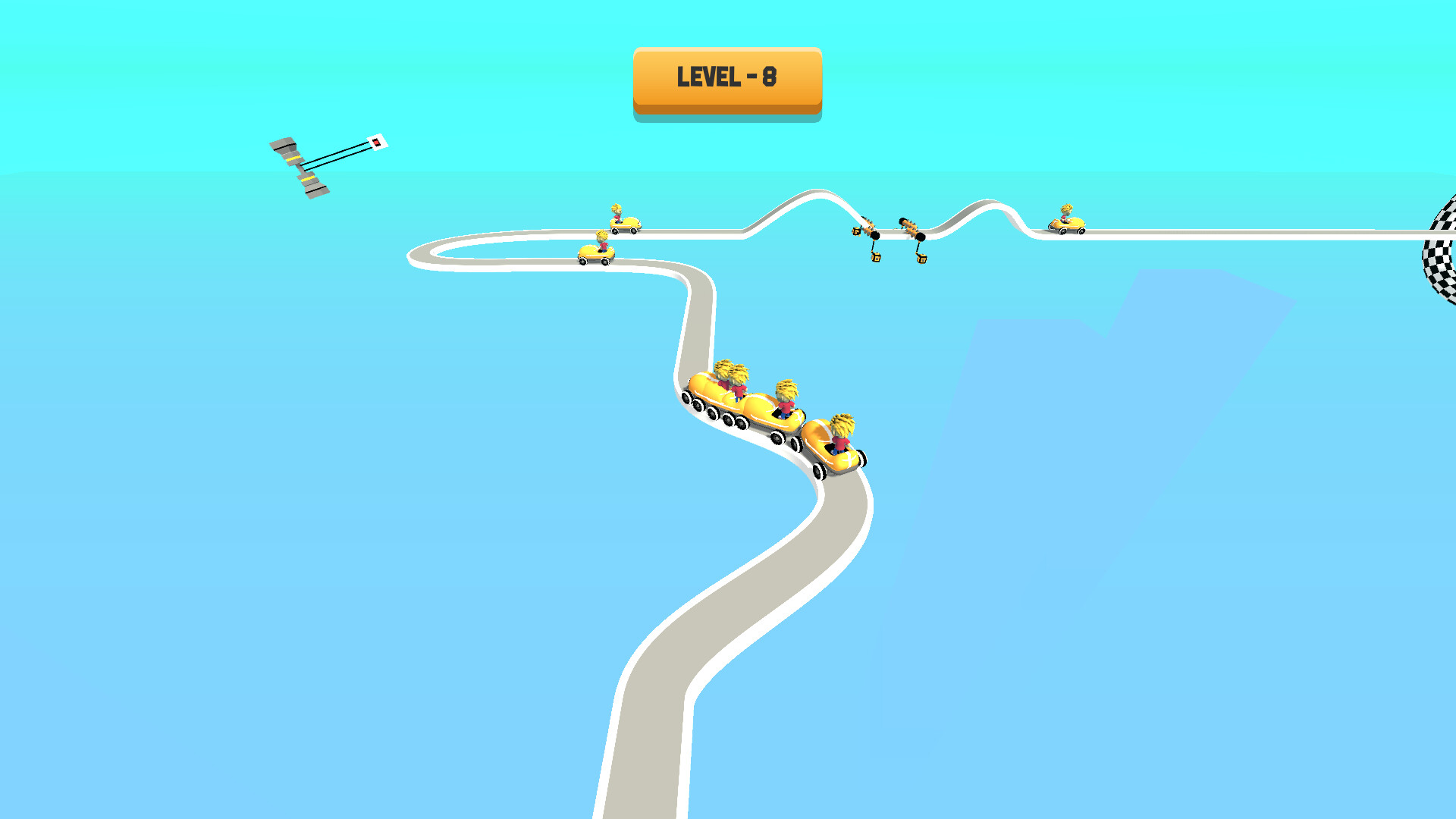Tap the LEVEL - 8 text label
This screenshot has height=819, width=1456.
pyautogui.click(x=726, y=76)
